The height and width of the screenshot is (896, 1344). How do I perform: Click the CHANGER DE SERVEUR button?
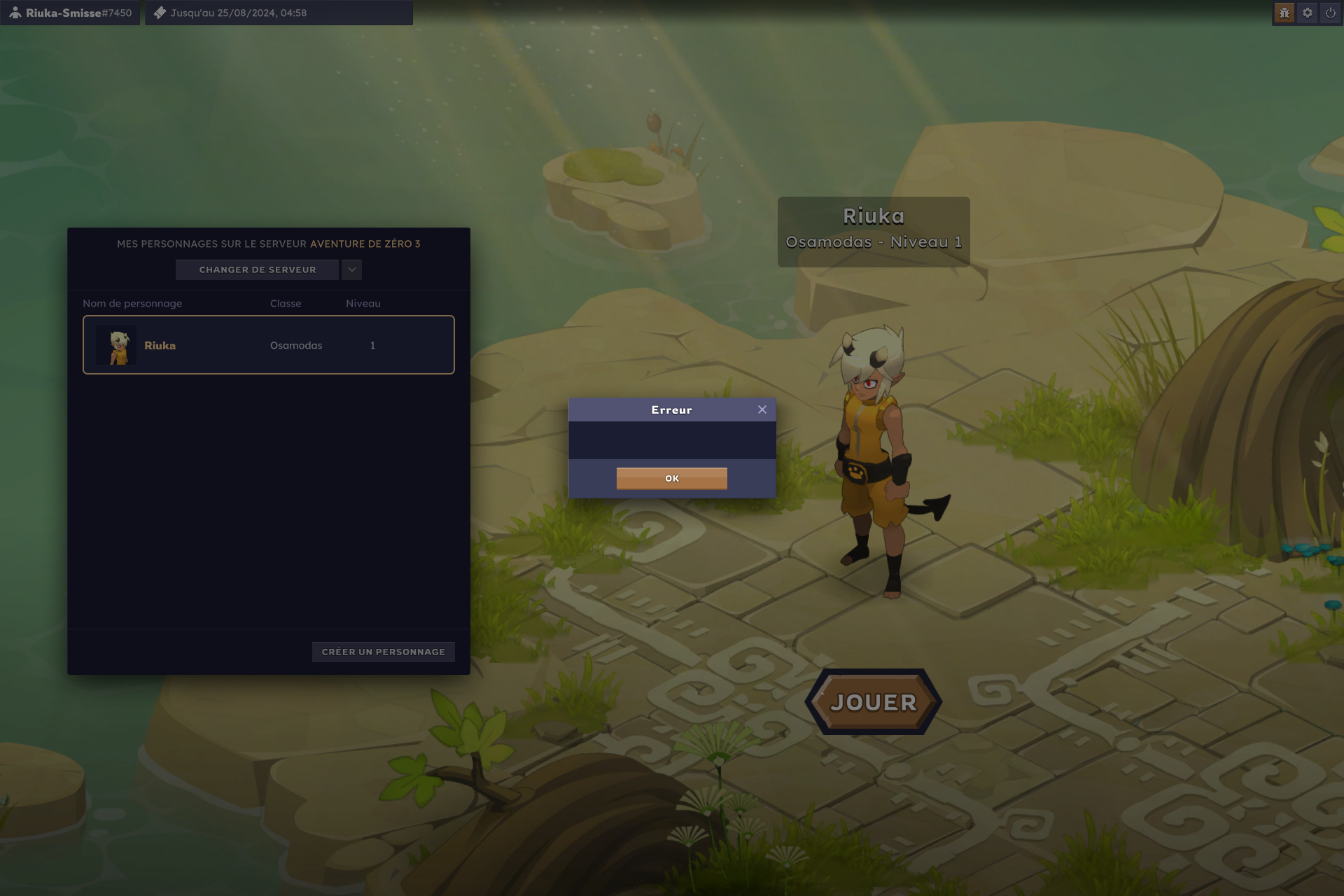tap(257, 269)
